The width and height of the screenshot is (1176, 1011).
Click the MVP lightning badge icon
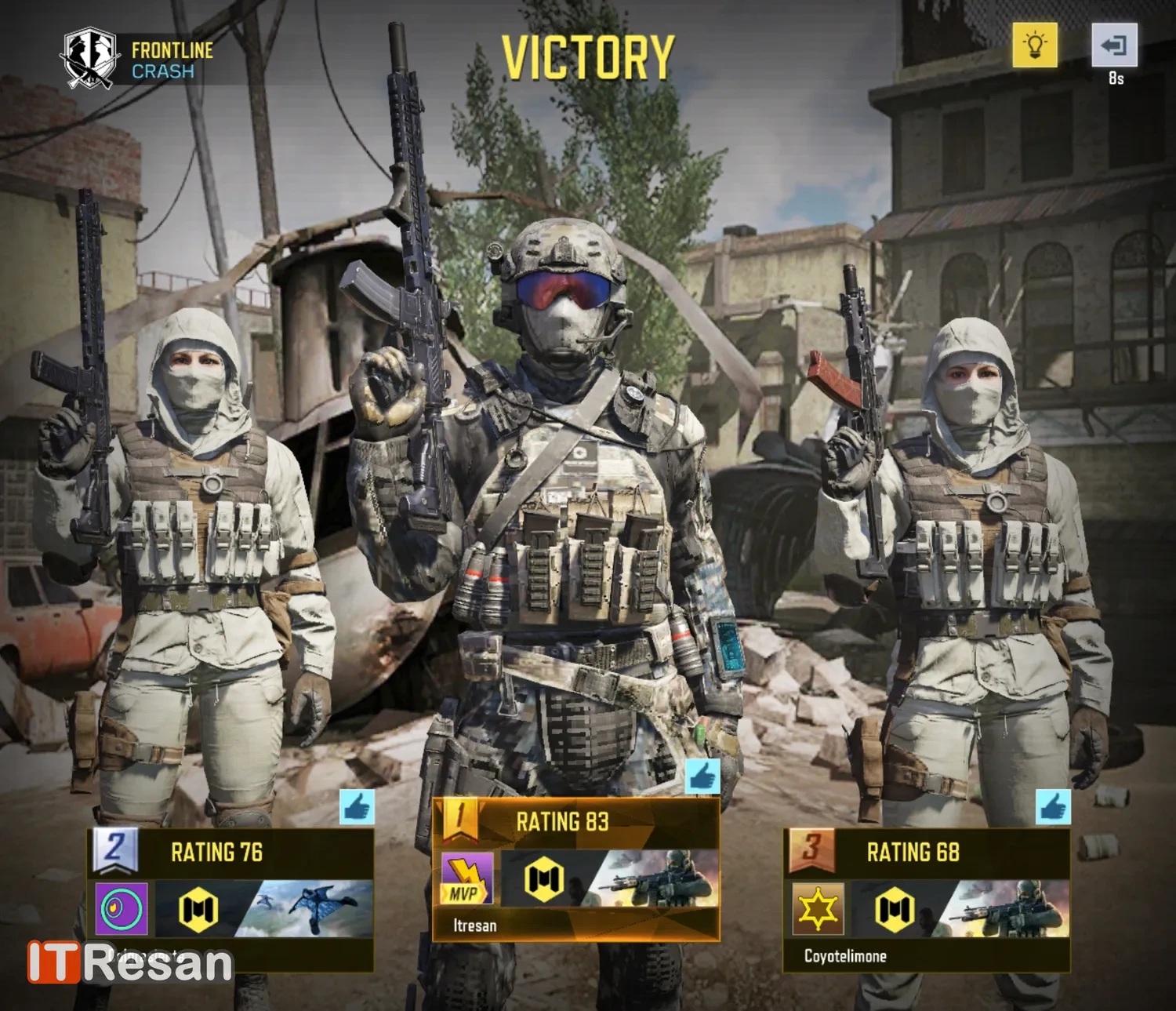pyautogui.click(x=466, y=878)
